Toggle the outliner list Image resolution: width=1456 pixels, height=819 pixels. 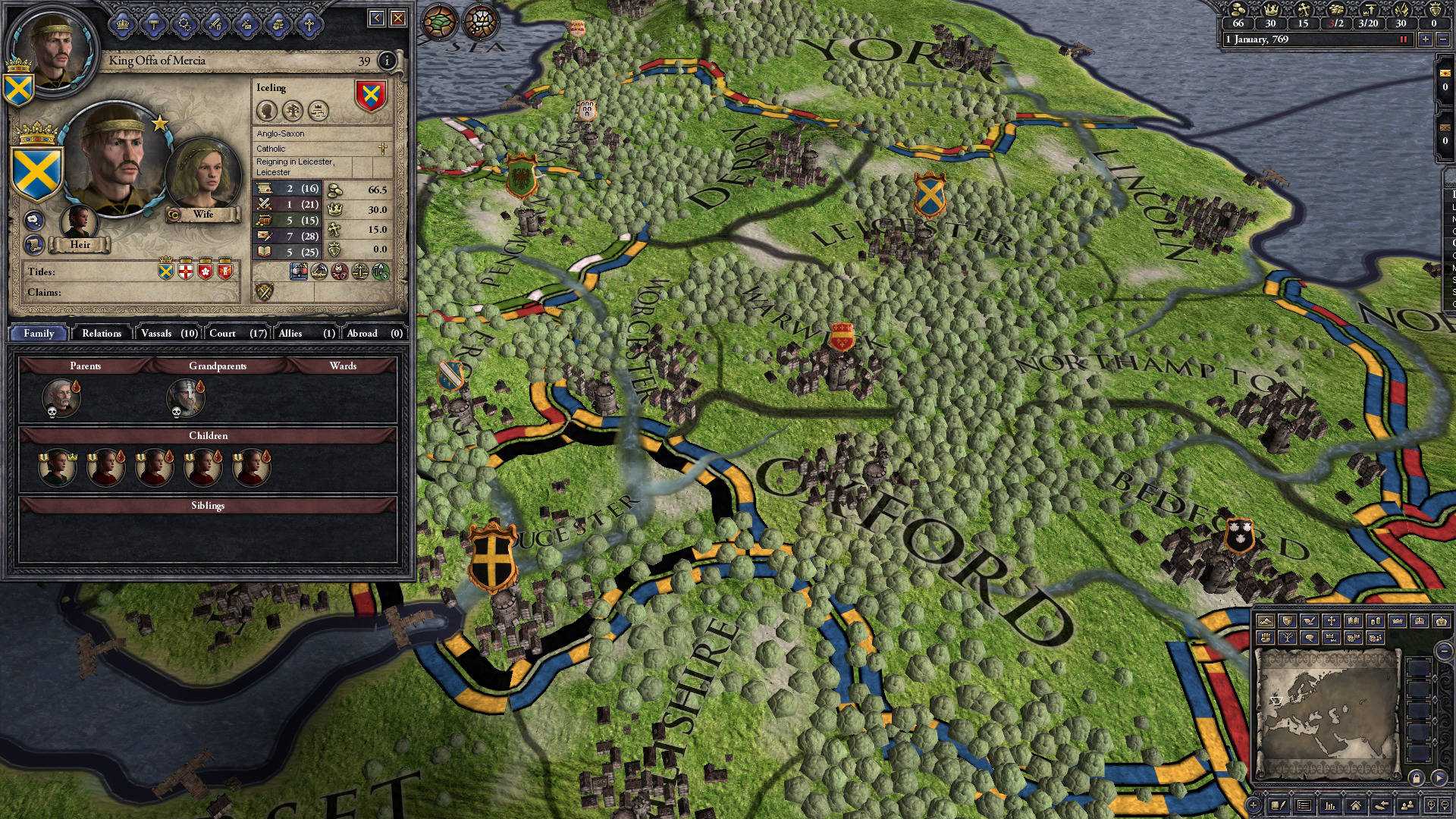1304,805
